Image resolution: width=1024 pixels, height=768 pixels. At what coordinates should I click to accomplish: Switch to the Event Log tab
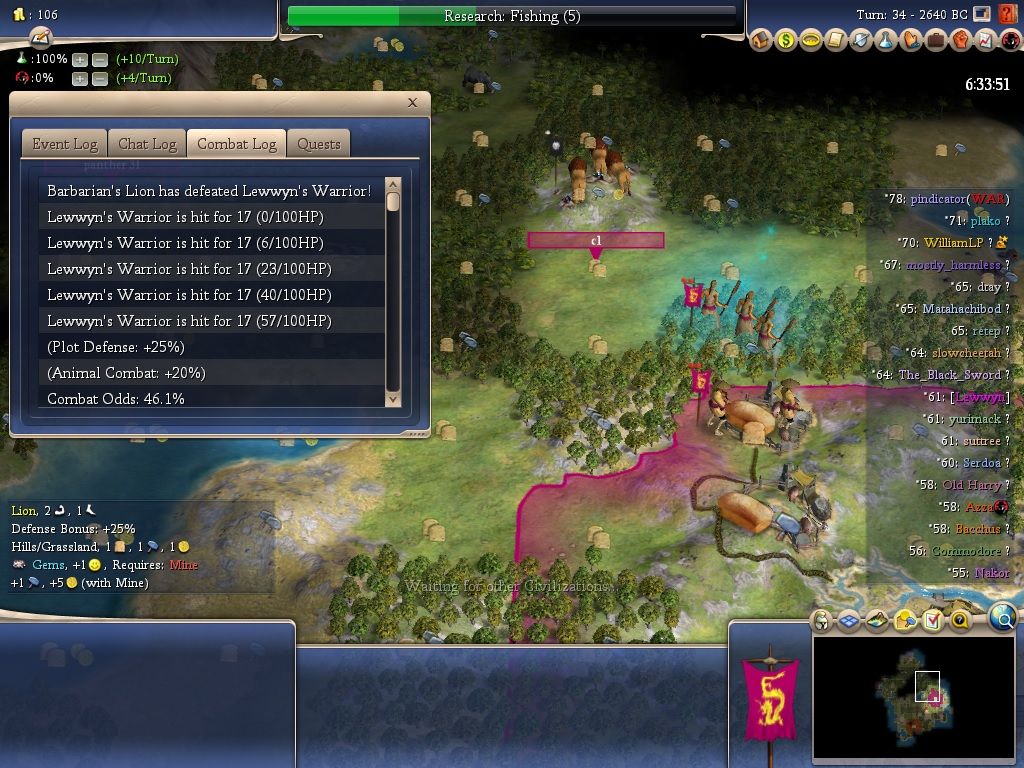[64, 144]
